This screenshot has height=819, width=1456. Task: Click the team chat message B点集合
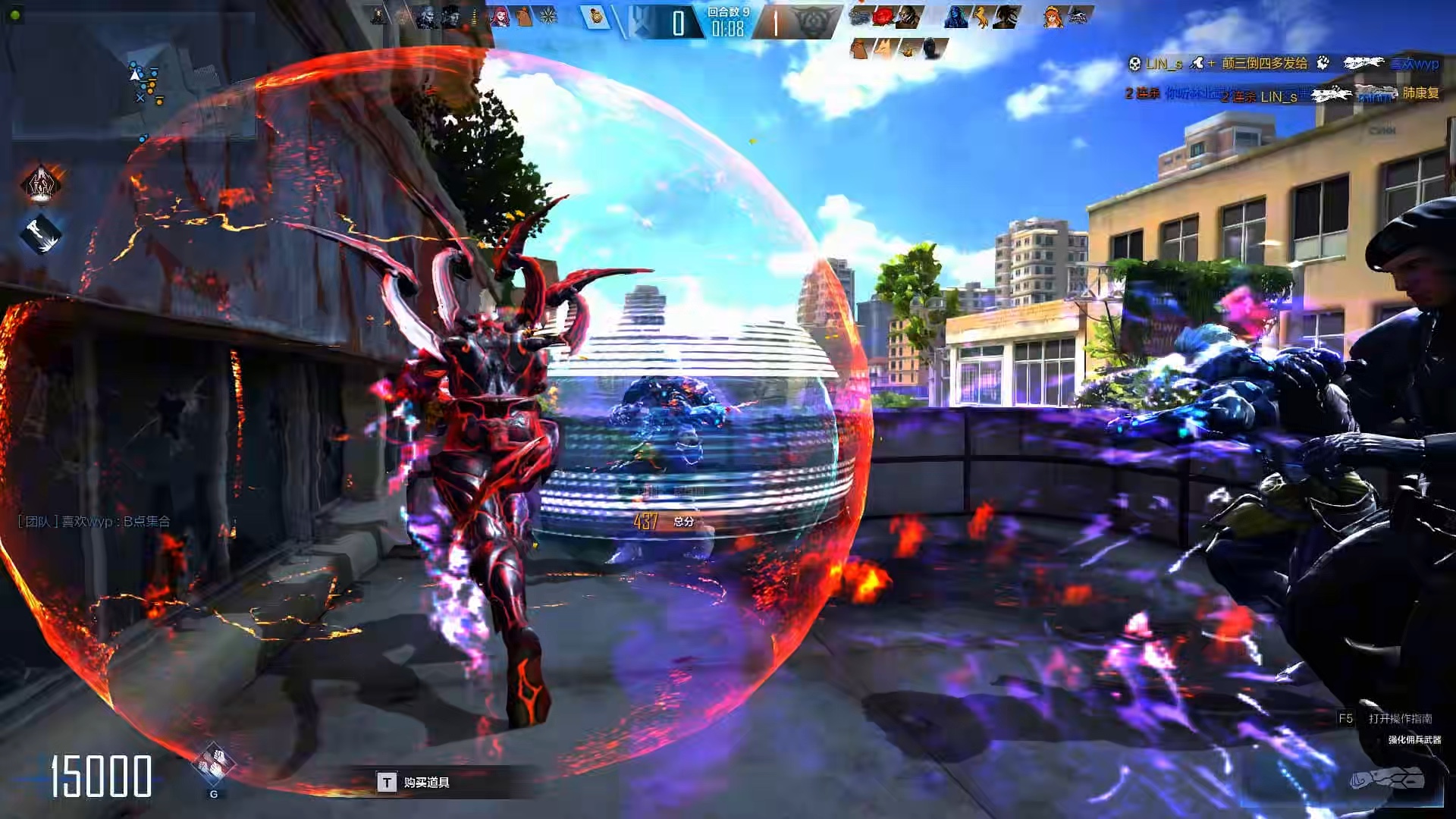tap(94, 522)
